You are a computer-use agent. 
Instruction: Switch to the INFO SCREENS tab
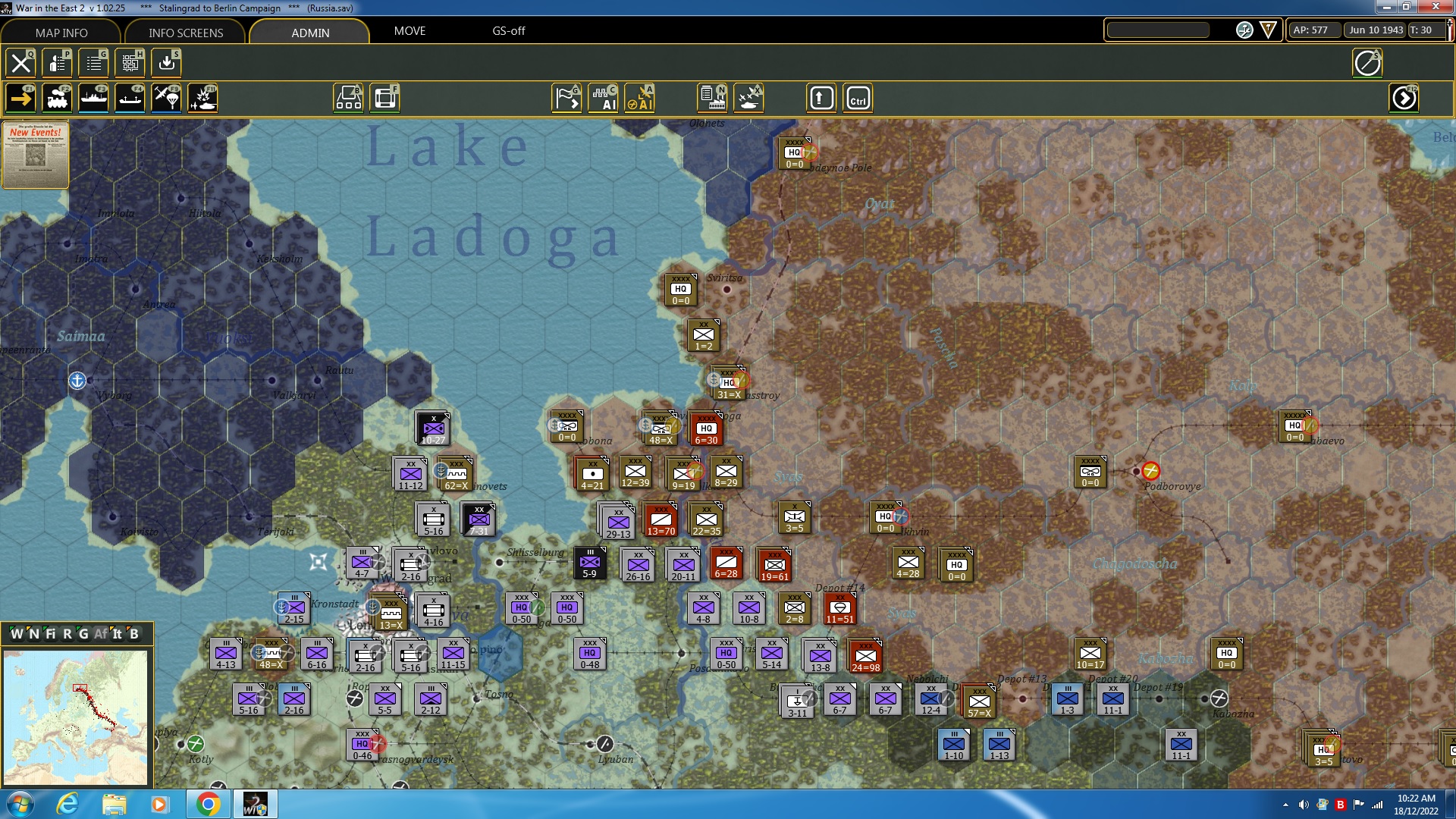click(185, 33)
